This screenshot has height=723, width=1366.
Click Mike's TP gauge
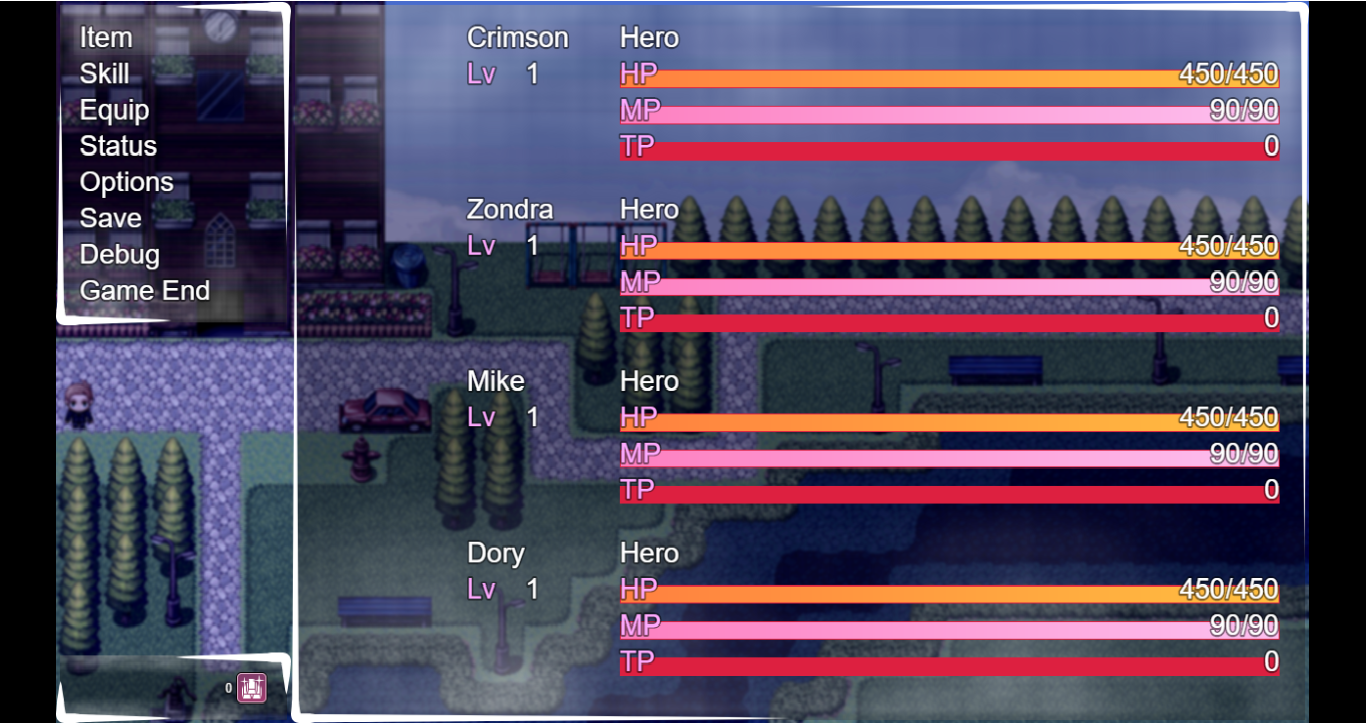[x=950, y=490]
